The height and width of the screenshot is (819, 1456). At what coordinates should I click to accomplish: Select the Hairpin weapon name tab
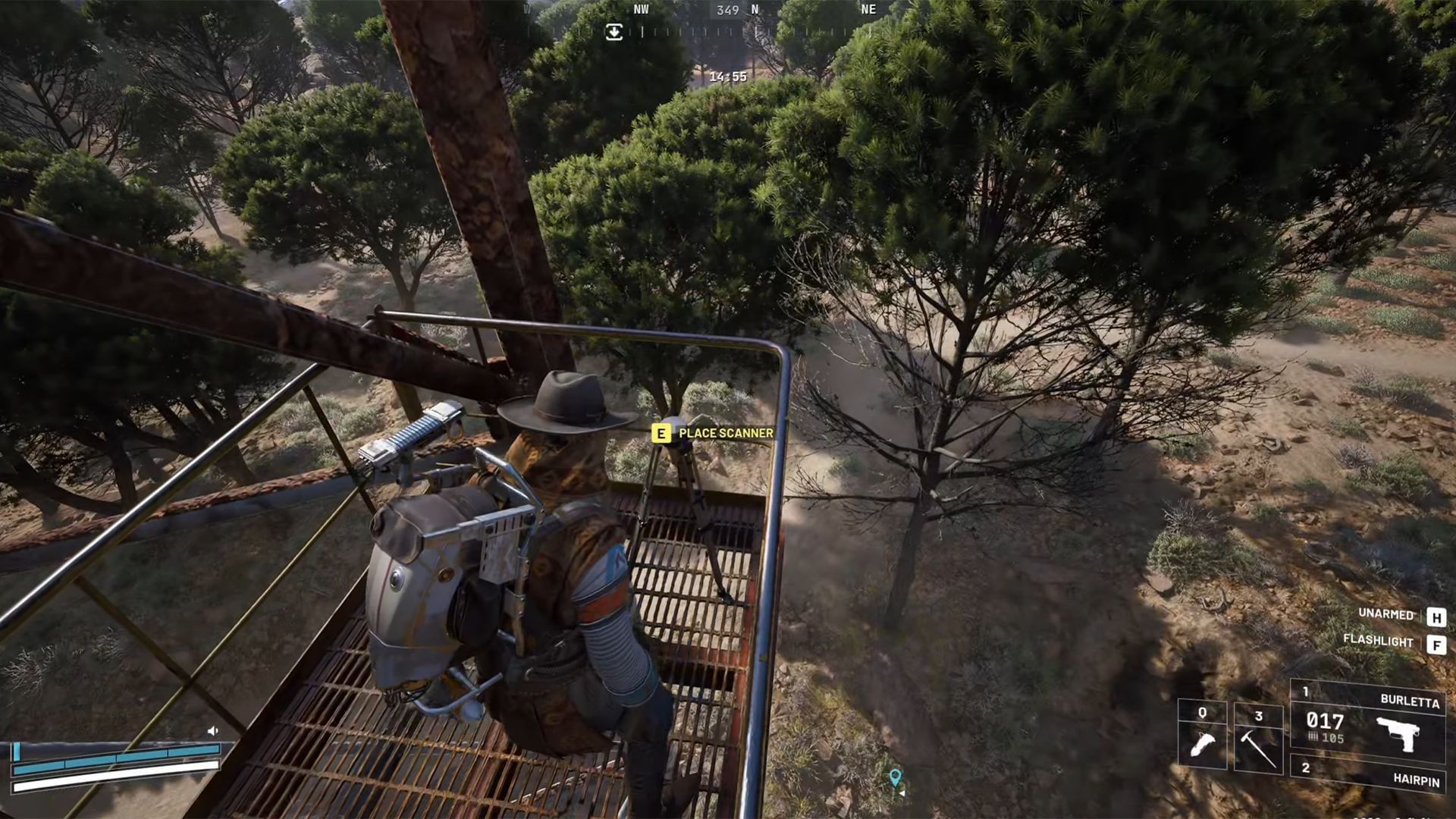(x=1415, y=780)
